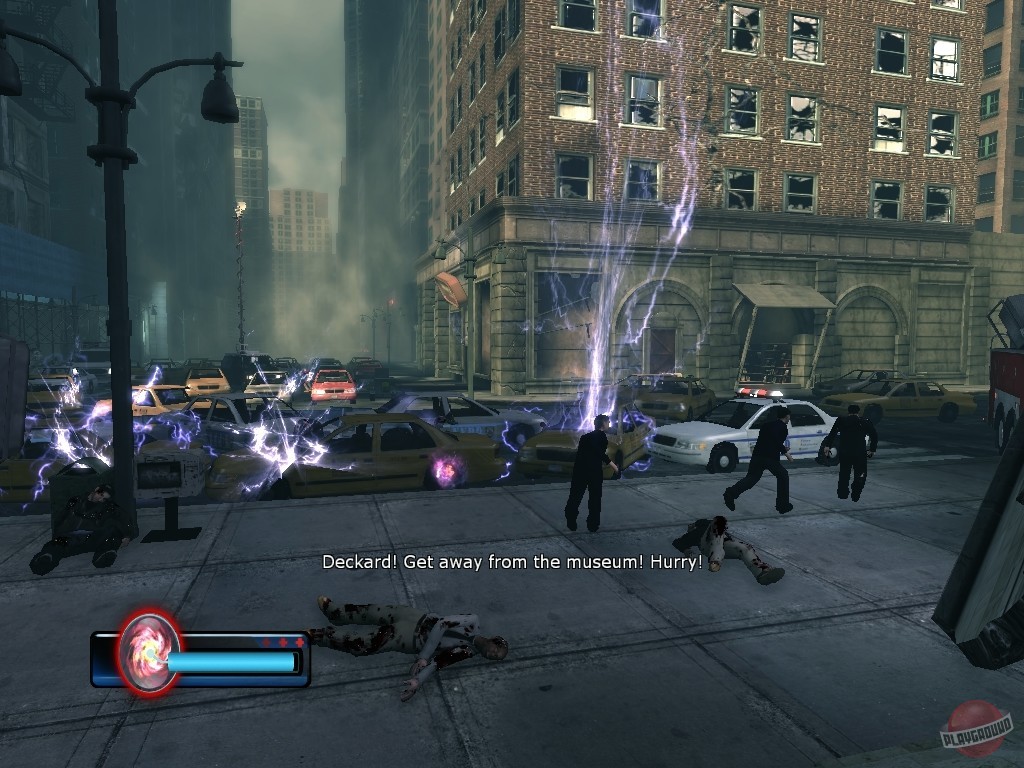Select the swirling energy power icon
The width and height of the screenshot is (1024, 768).
(149, 652)
